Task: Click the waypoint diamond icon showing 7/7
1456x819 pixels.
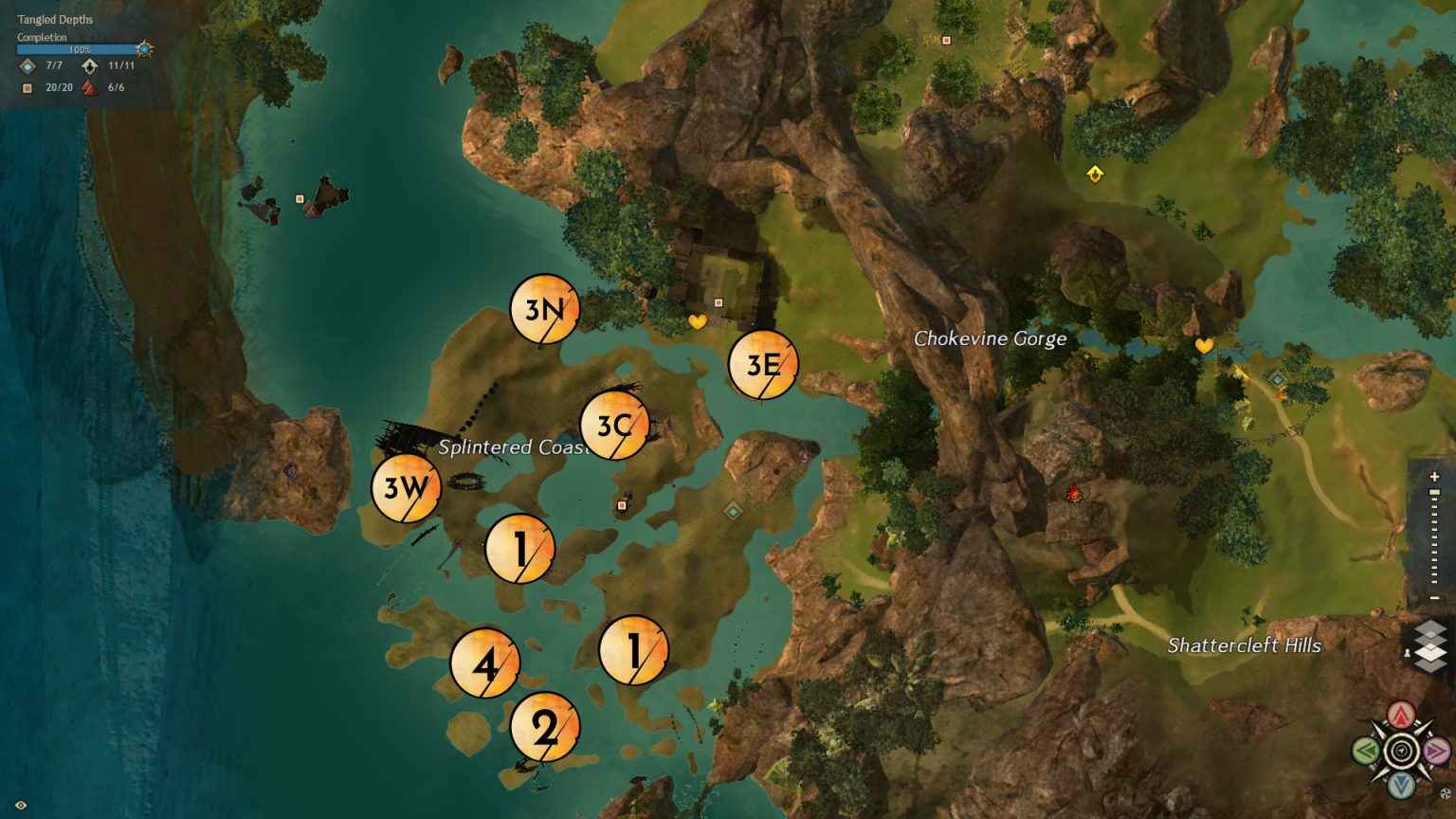Action: point(26,66)
